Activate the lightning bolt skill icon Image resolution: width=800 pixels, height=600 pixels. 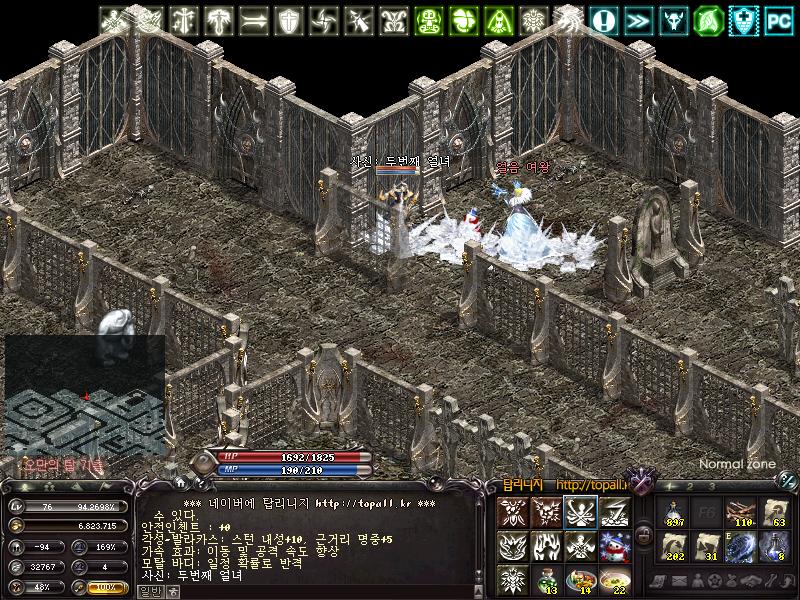coord(614,513)
